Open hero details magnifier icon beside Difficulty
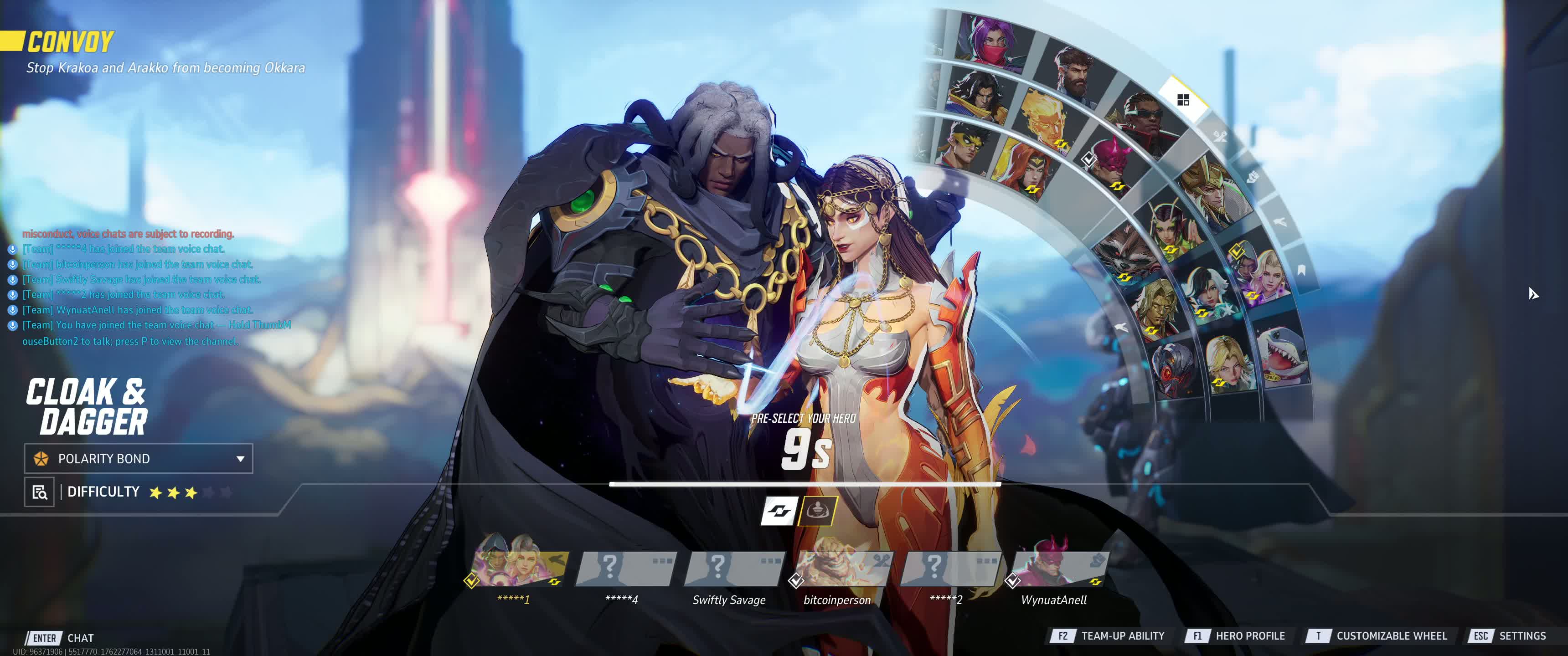Viewport: 1568px width, 656px height. click(40, 492)
